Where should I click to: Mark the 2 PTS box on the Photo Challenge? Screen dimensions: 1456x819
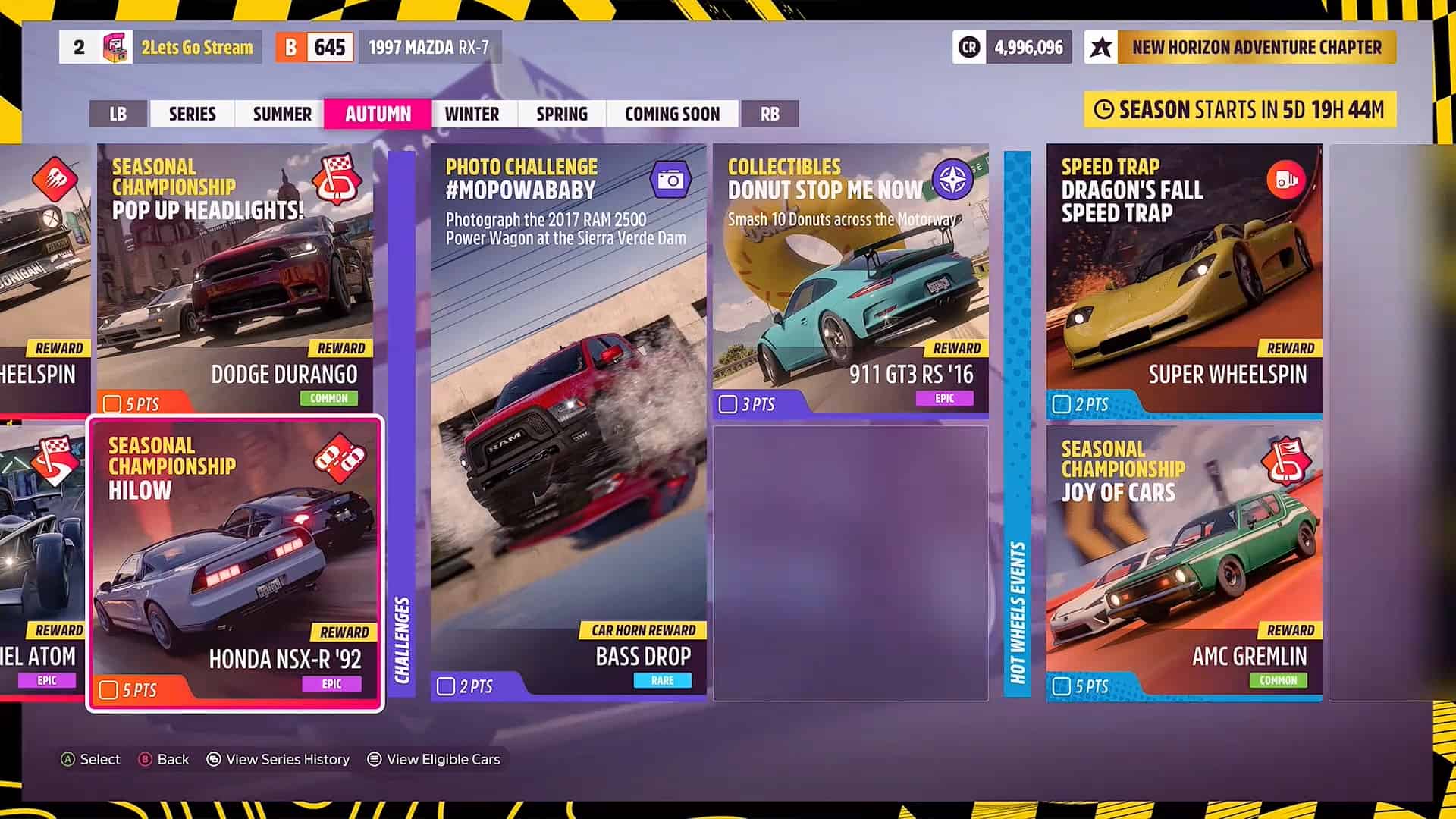pos(444,685)
